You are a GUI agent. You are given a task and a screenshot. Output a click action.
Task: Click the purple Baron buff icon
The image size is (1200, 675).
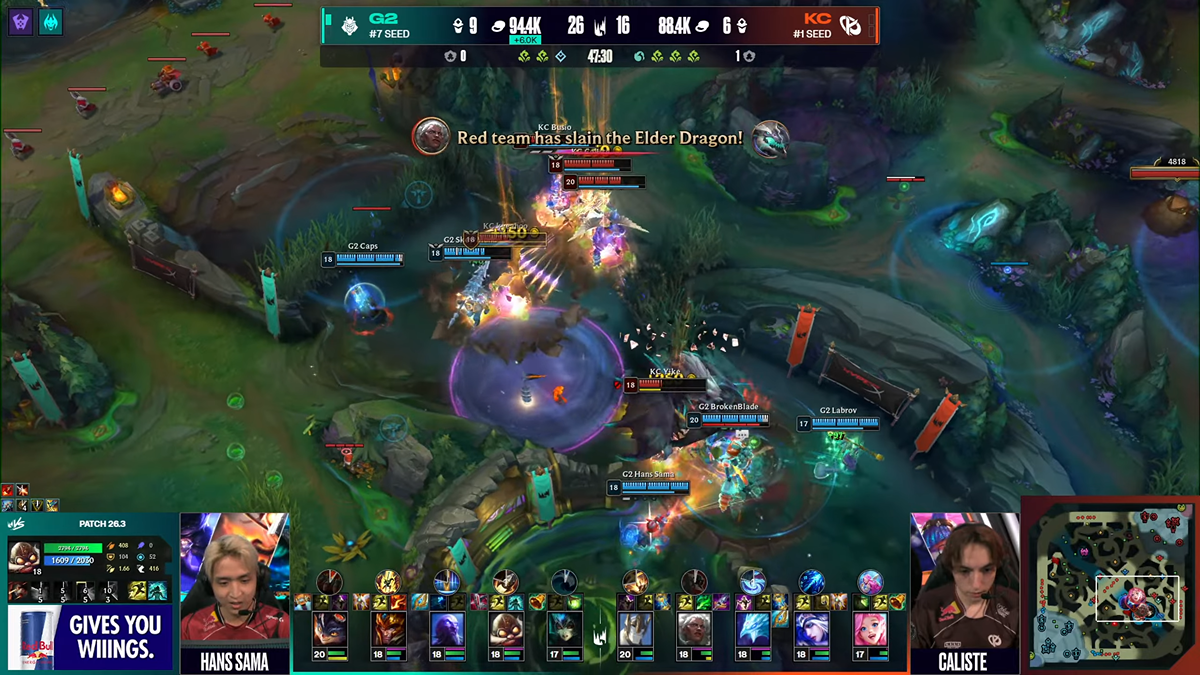[21, 21]
